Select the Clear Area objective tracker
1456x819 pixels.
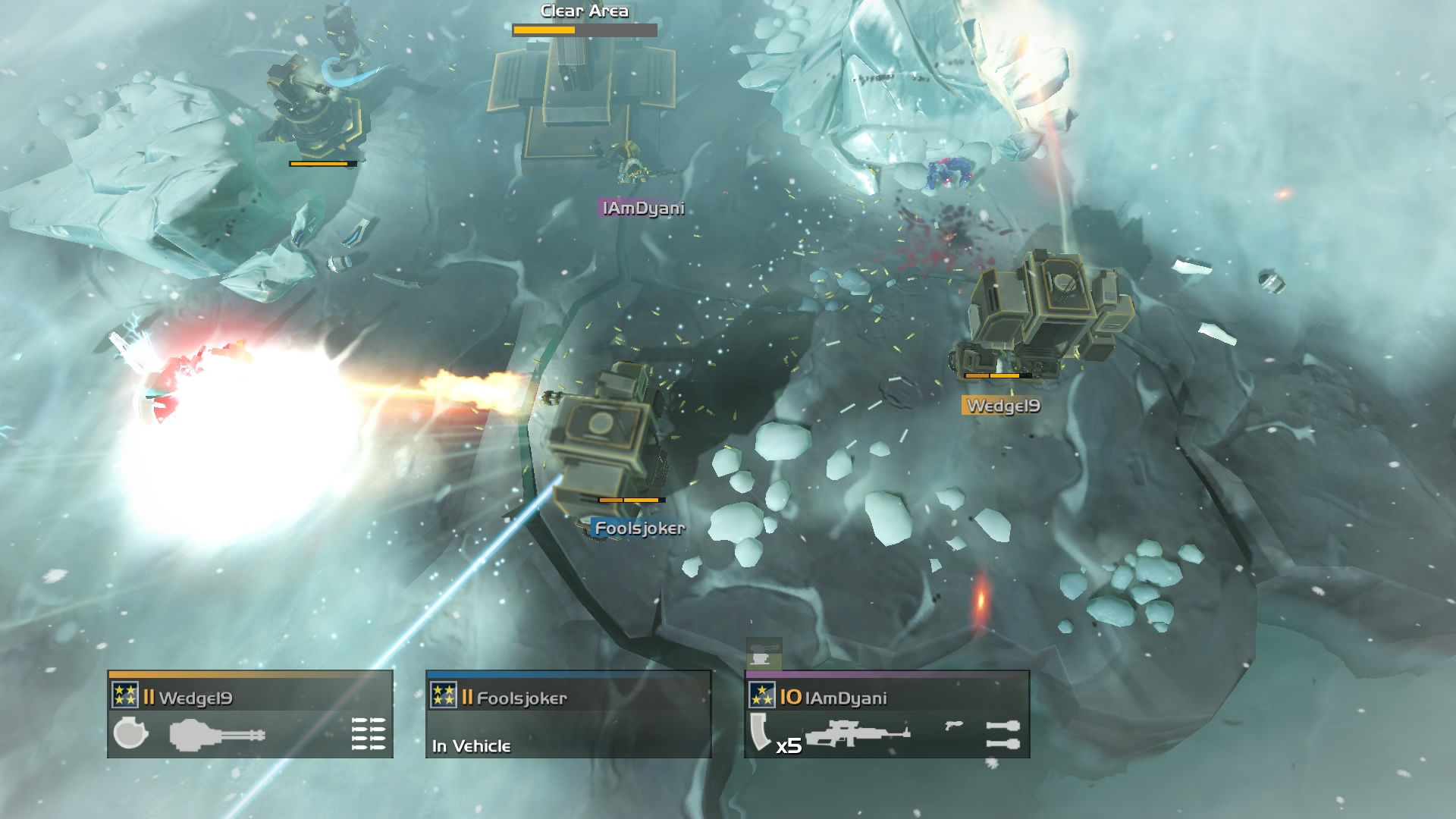584,20
